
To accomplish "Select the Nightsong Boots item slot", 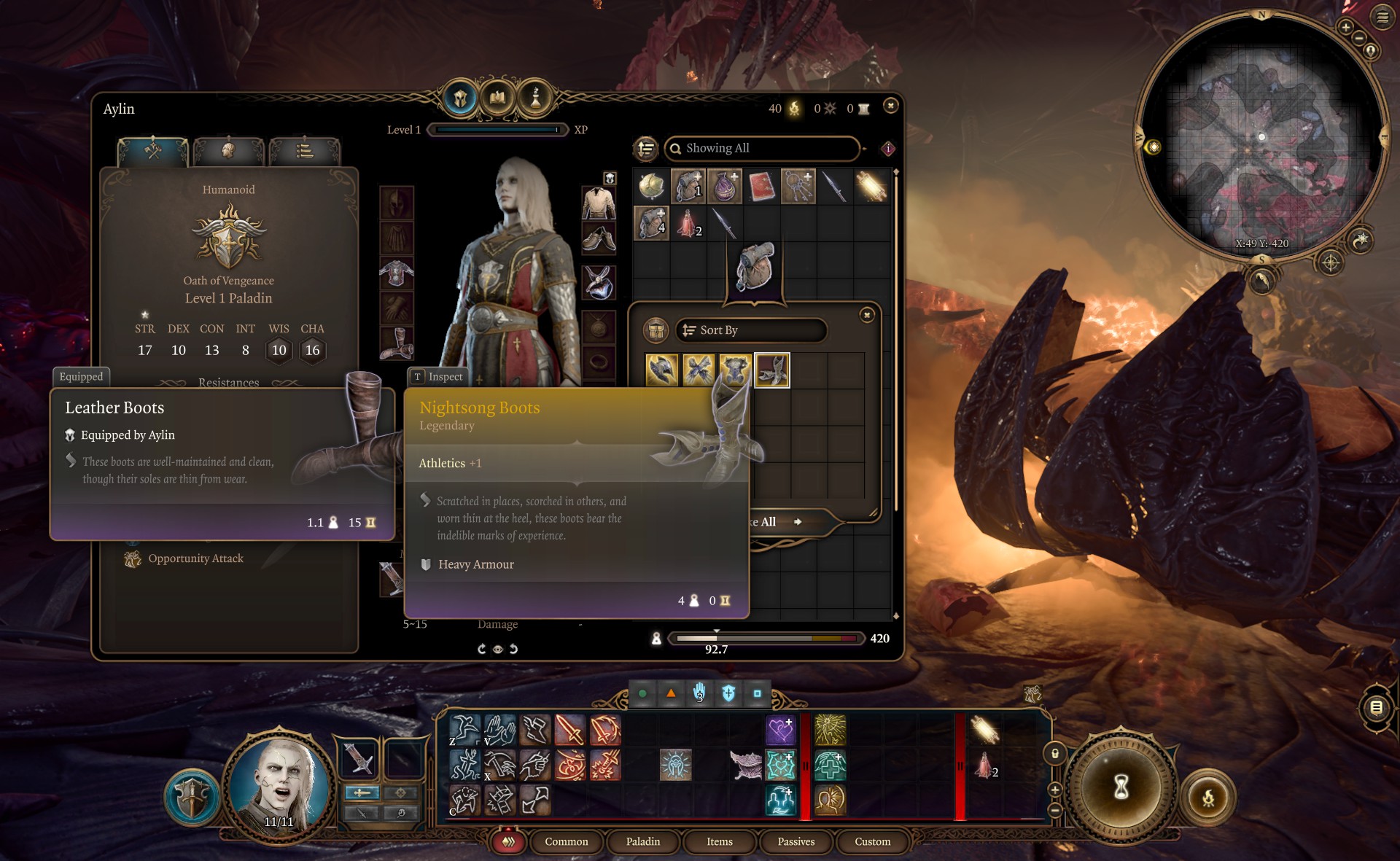I will point(771,370).
